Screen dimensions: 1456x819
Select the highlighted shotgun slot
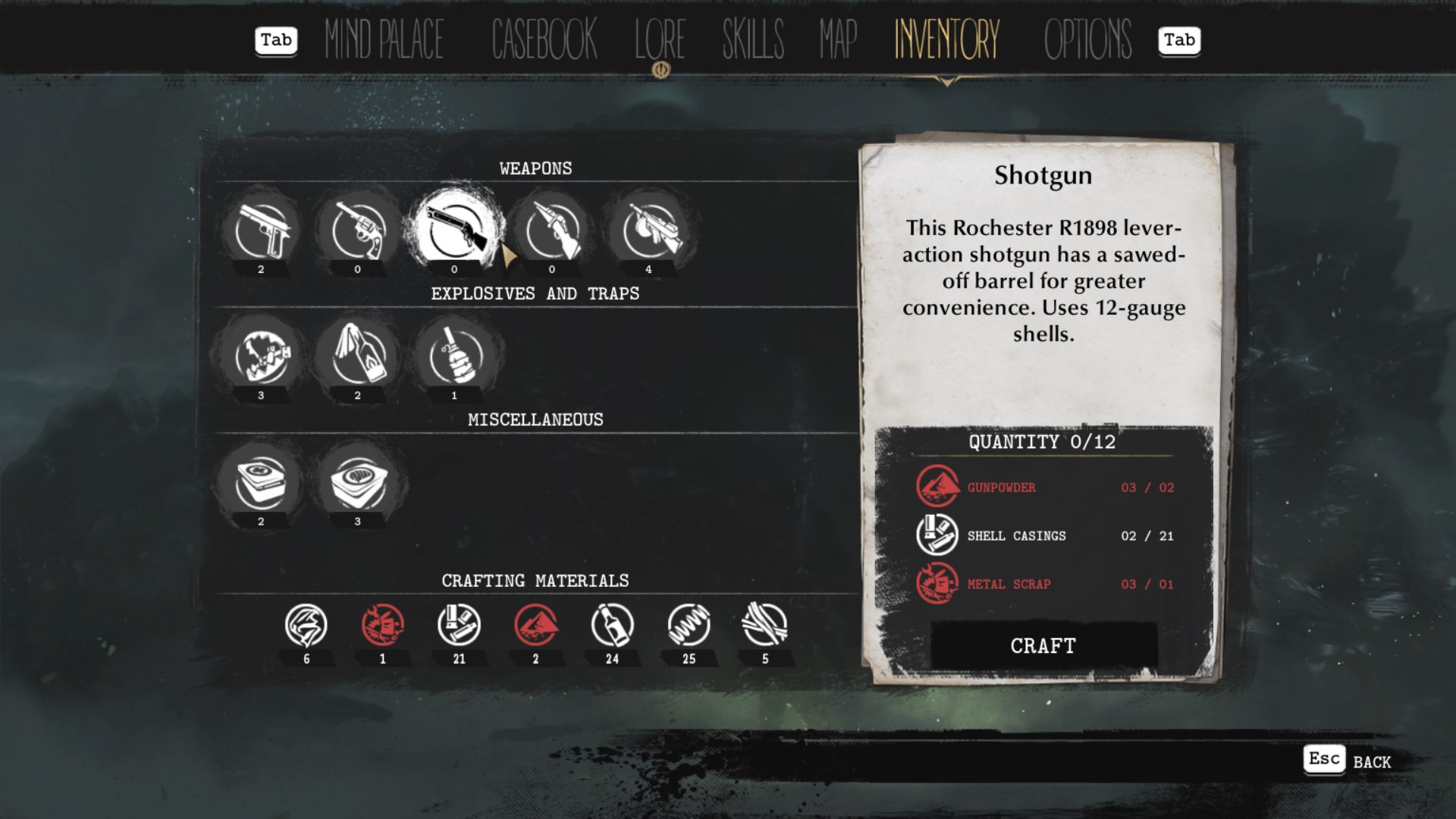click(455, 231)
